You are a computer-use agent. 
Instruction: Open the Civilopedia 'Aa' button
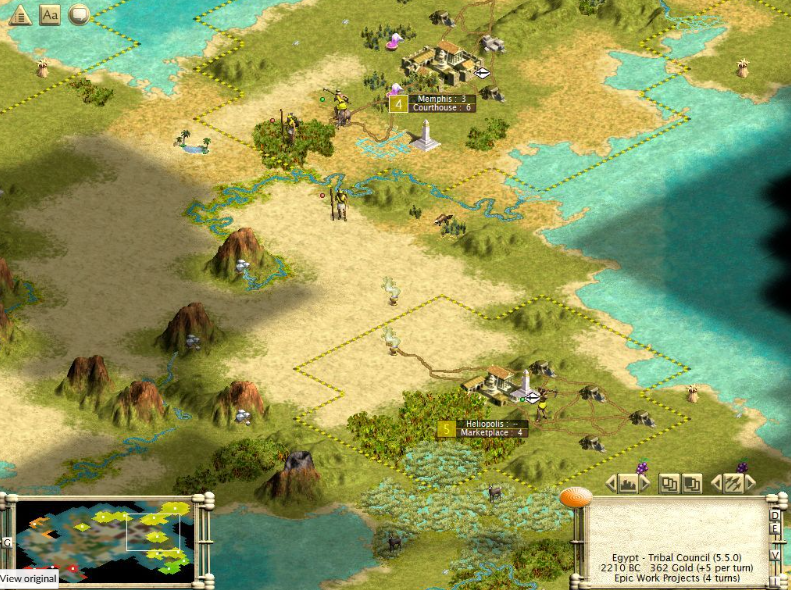point(48,14)
